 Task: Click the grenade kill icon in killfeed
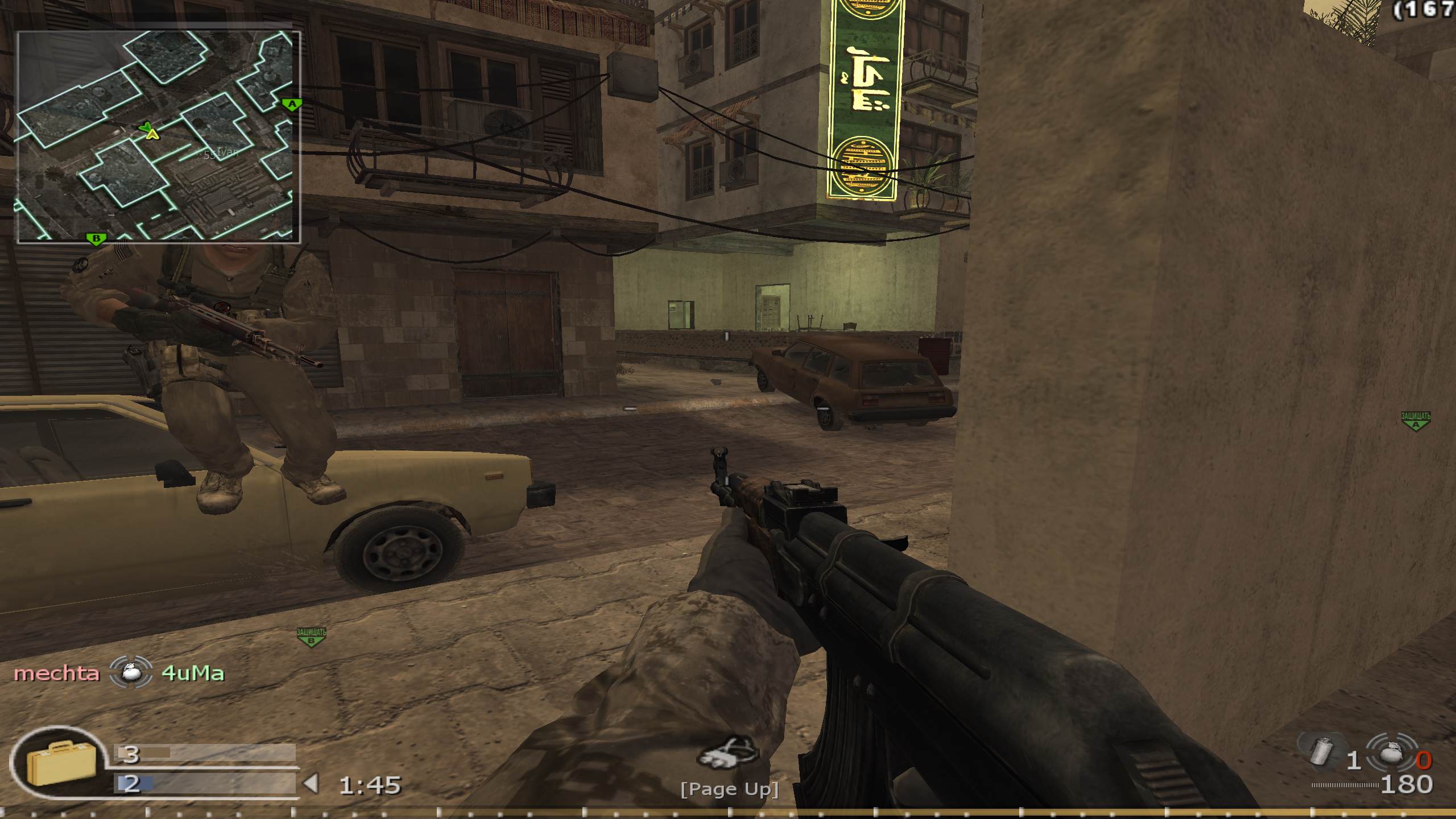(130, 672)
